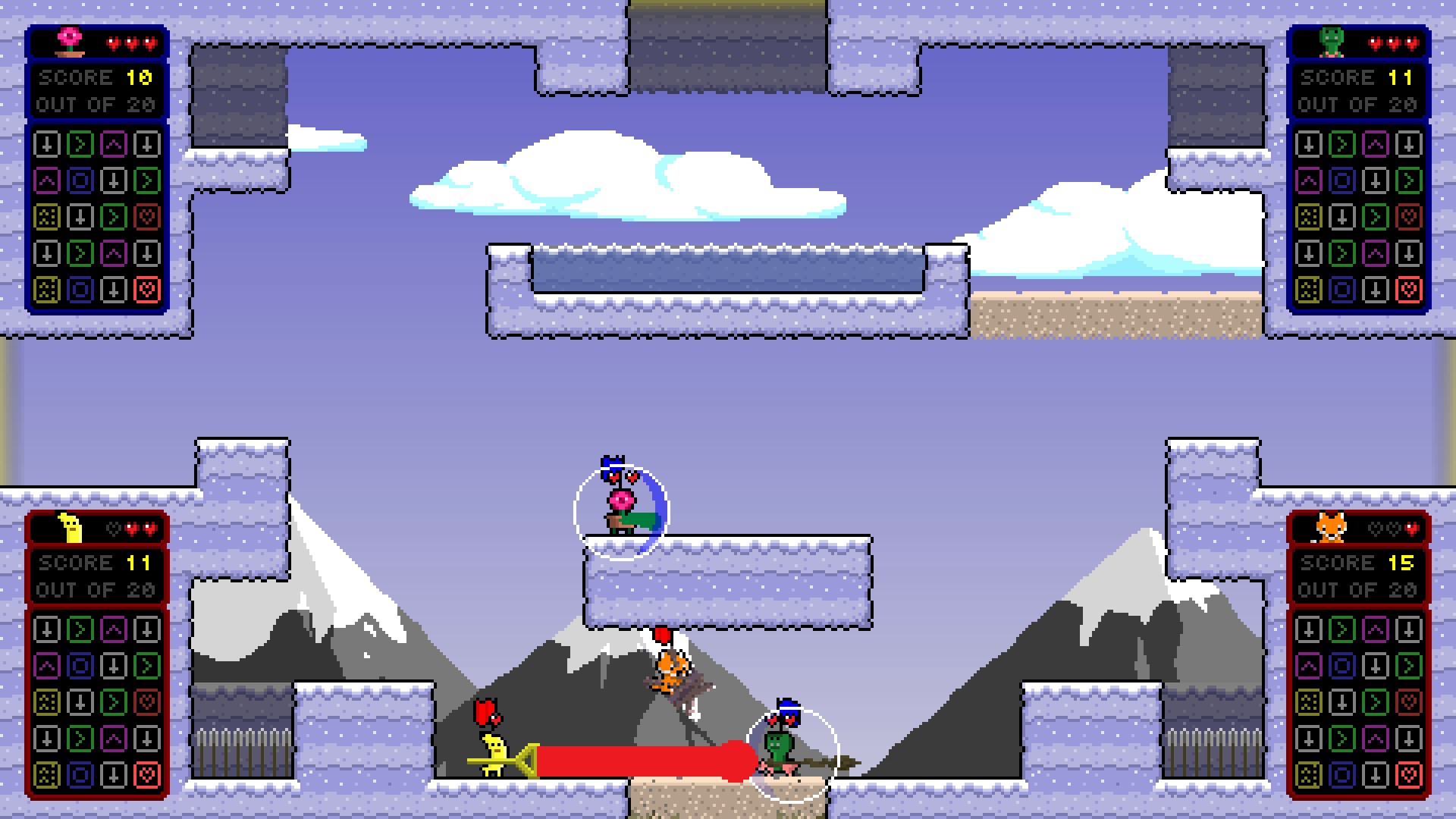Click the green lizard portrait in top-right panel
The width and height of the screenshot is (1456, 819).
point(1332,42)
